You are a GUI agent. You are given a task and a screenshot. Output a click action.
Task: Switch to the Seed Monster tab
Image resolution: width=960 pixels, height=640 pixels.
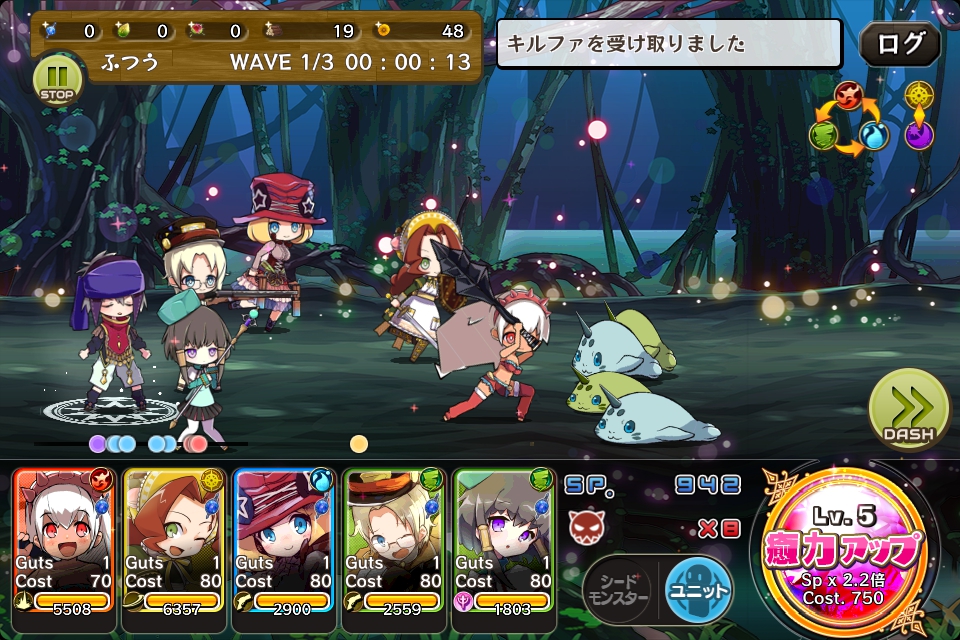coord(618,592)
